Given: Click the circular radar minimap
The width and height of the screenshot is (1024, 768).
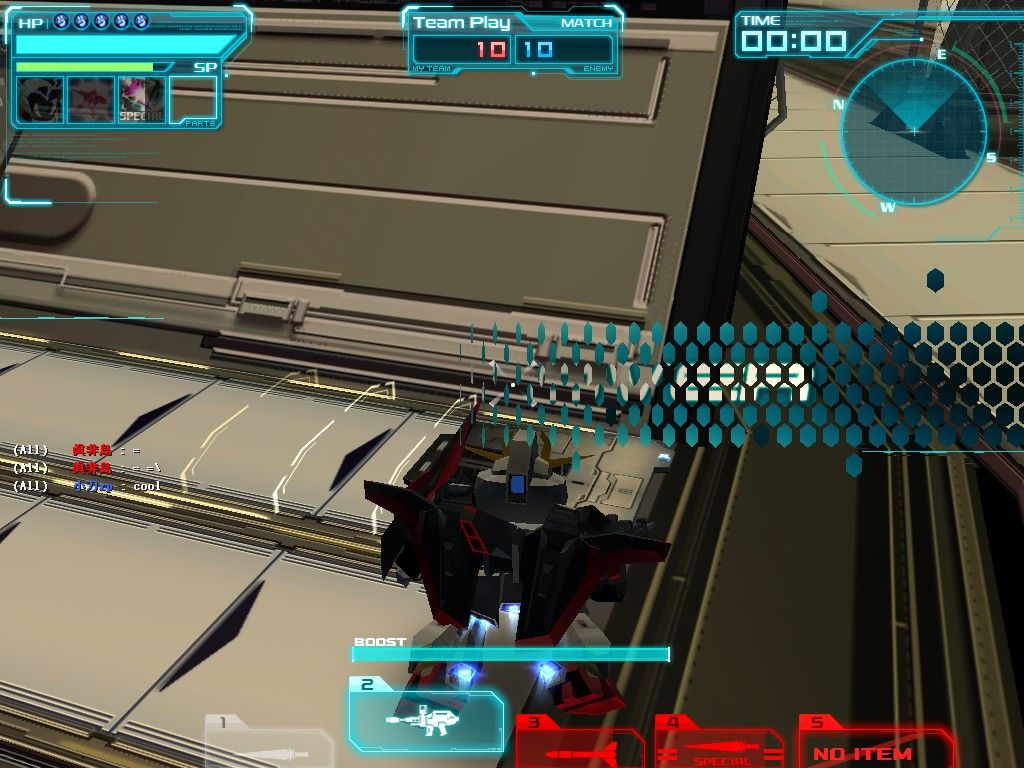Looking at the screenshot, I should (913, 131).
